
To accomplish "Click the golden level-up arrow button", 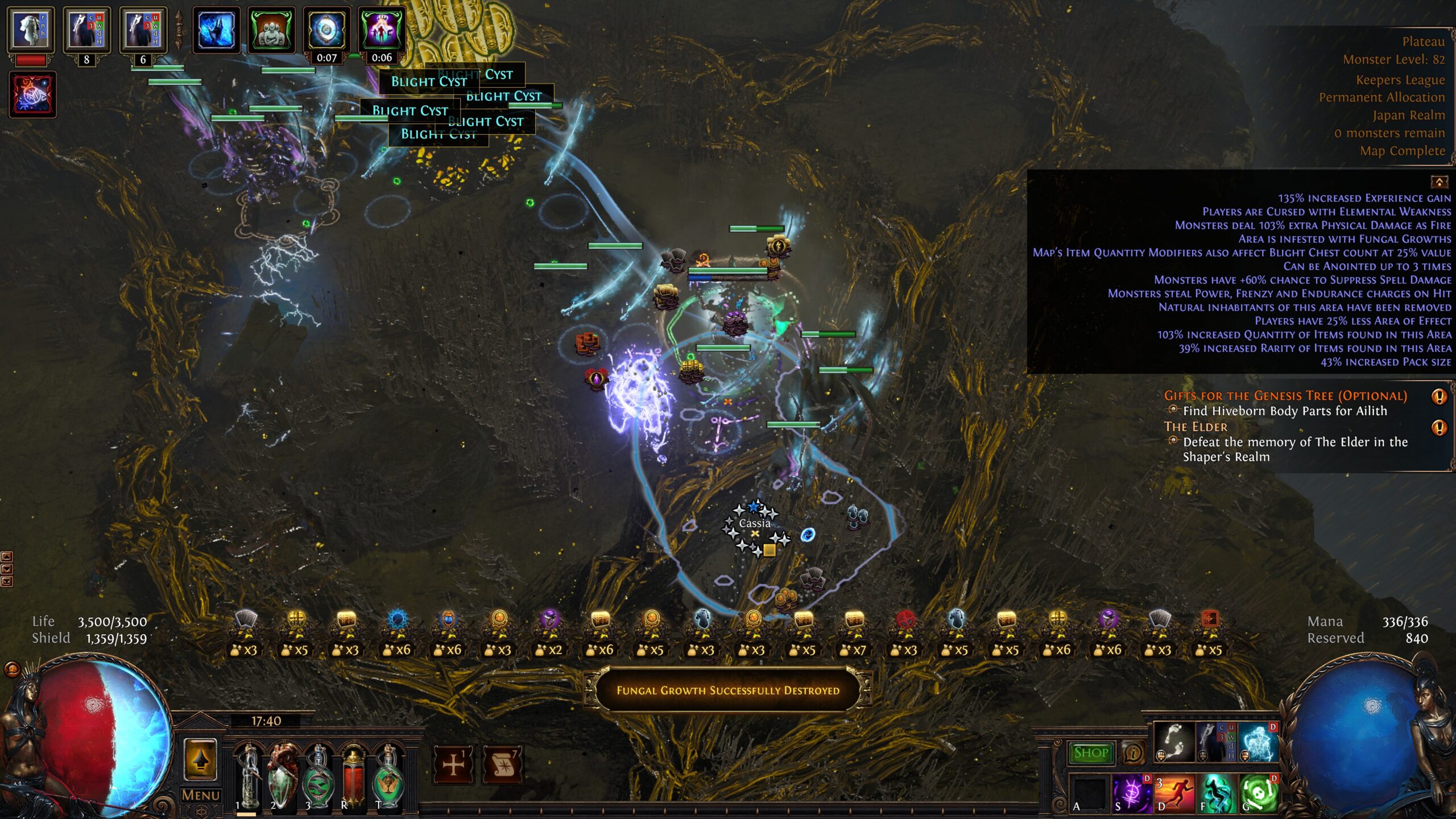I will tap(200, 759).
